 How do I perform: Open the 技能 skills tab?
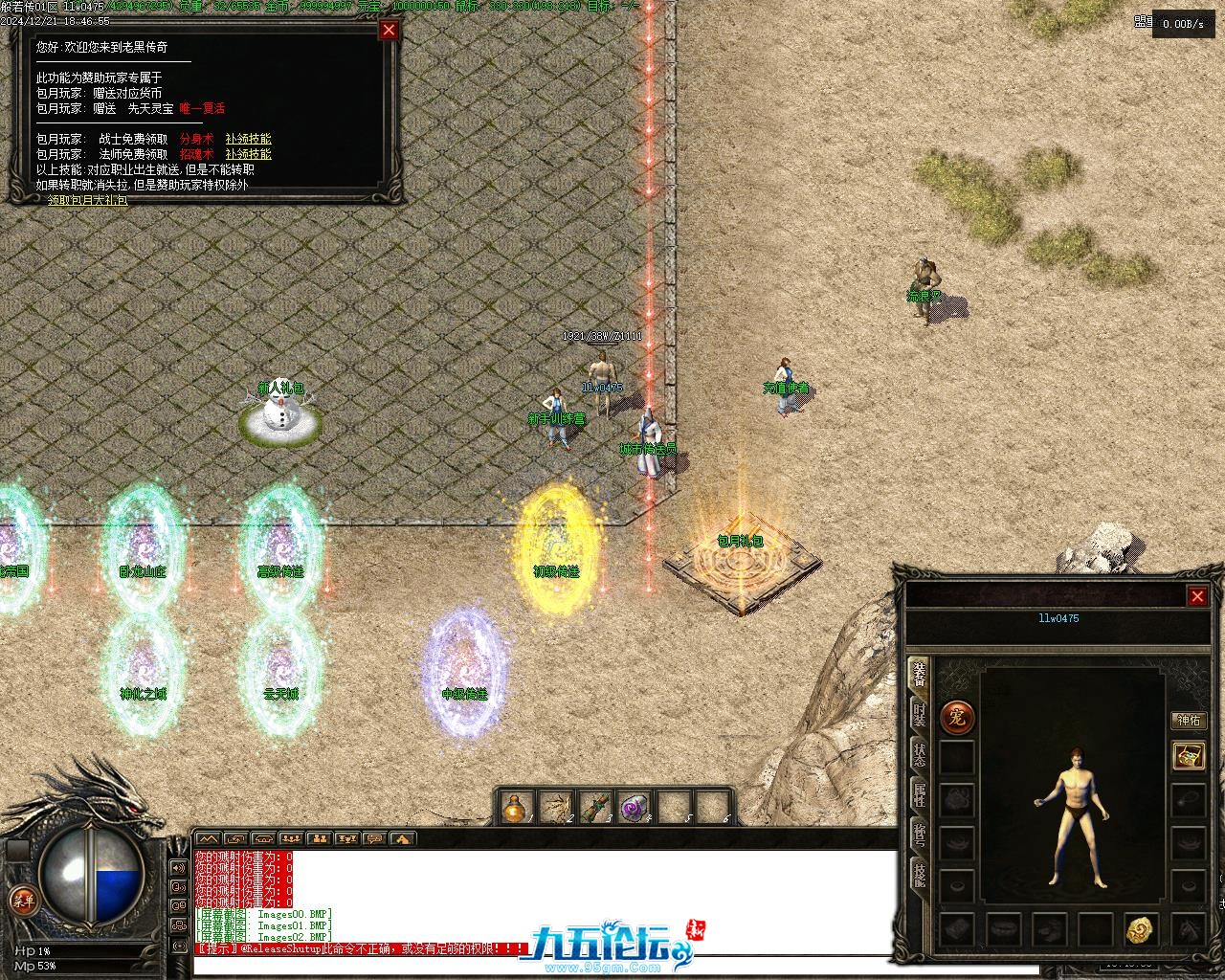pos(919,874)
